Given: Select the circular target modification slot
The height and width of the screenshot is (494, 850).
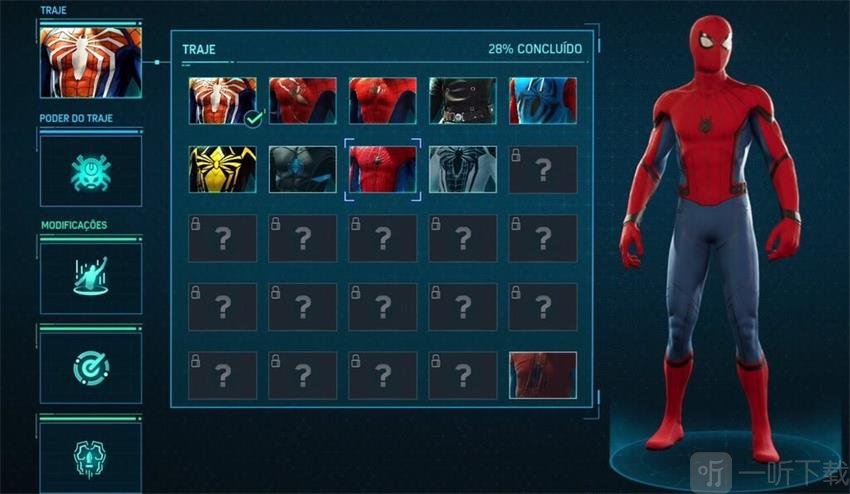Looking at the screenshot, I should 91,368.
